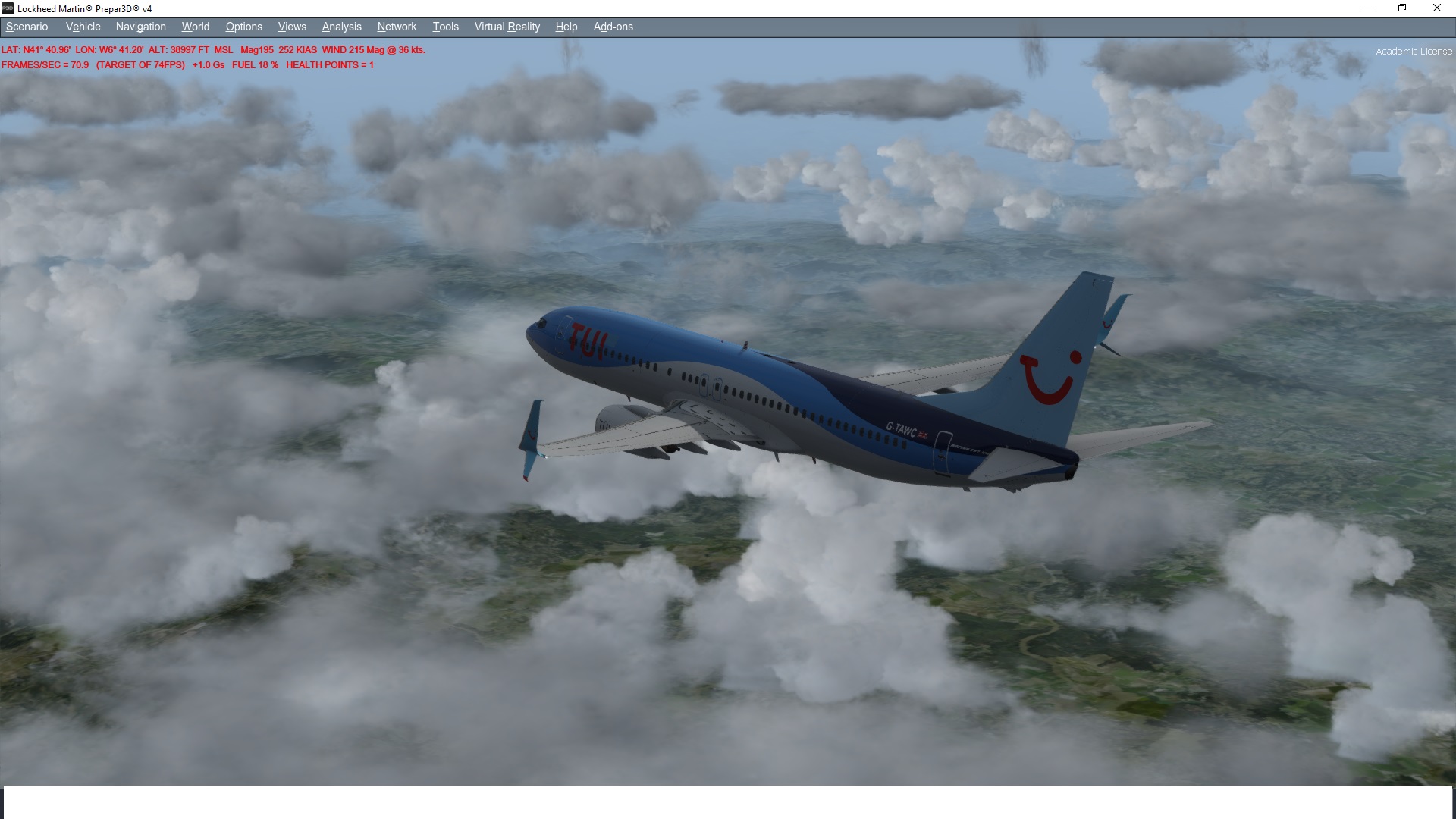Viewport: 1456px width, 819px height.
Task: Open the Vehicle menu
Action: point(83,27)
